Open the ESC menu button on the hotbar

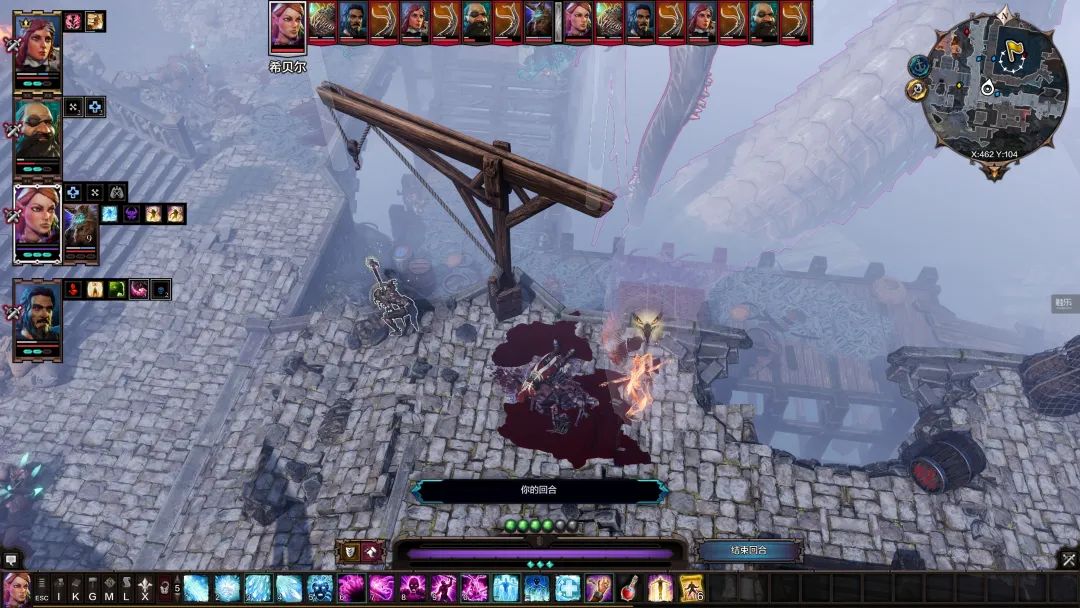(x=42, y=589)
